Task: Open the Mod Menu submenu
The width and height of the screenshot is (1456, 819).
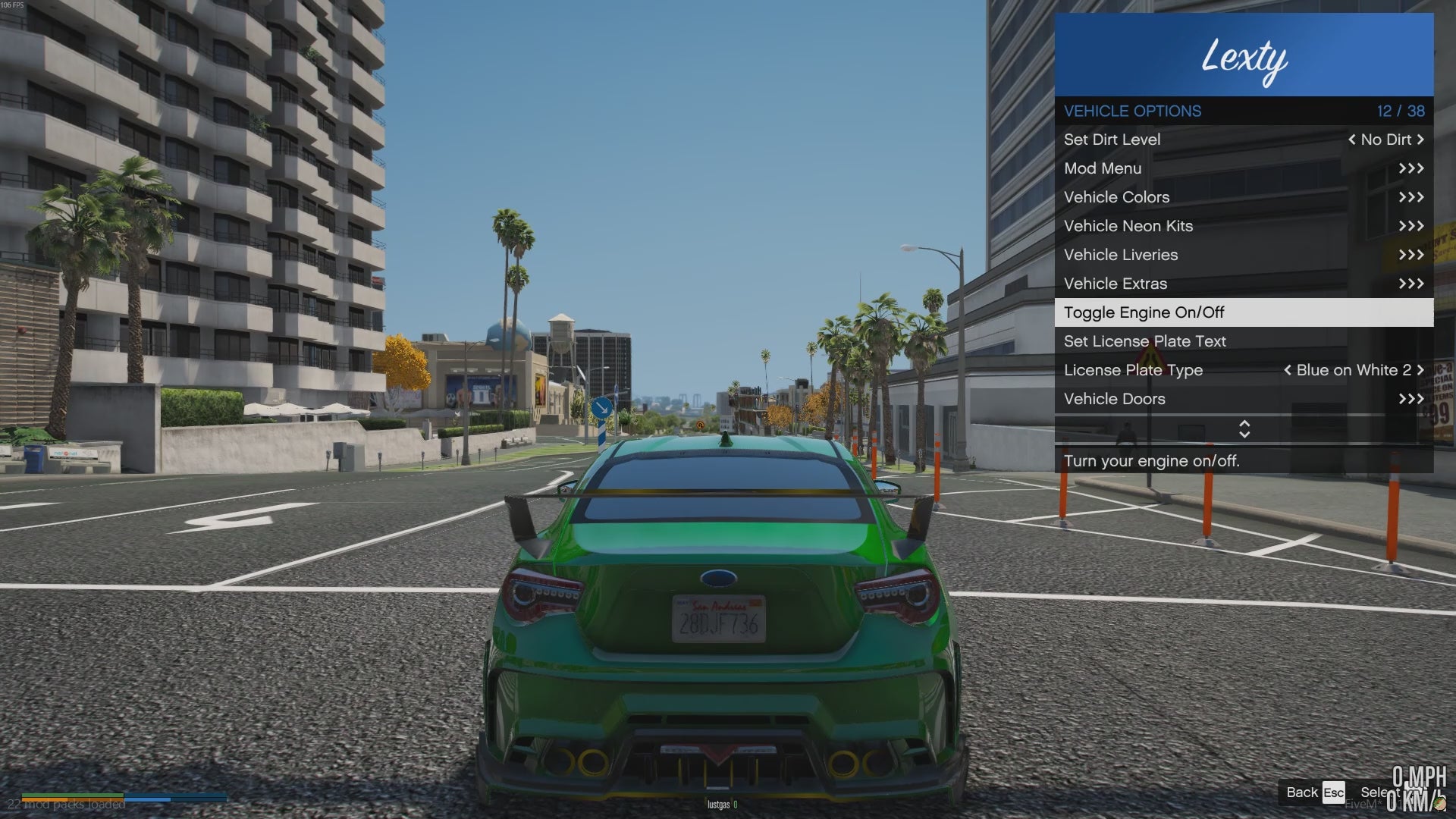Action: [1244, 168]
